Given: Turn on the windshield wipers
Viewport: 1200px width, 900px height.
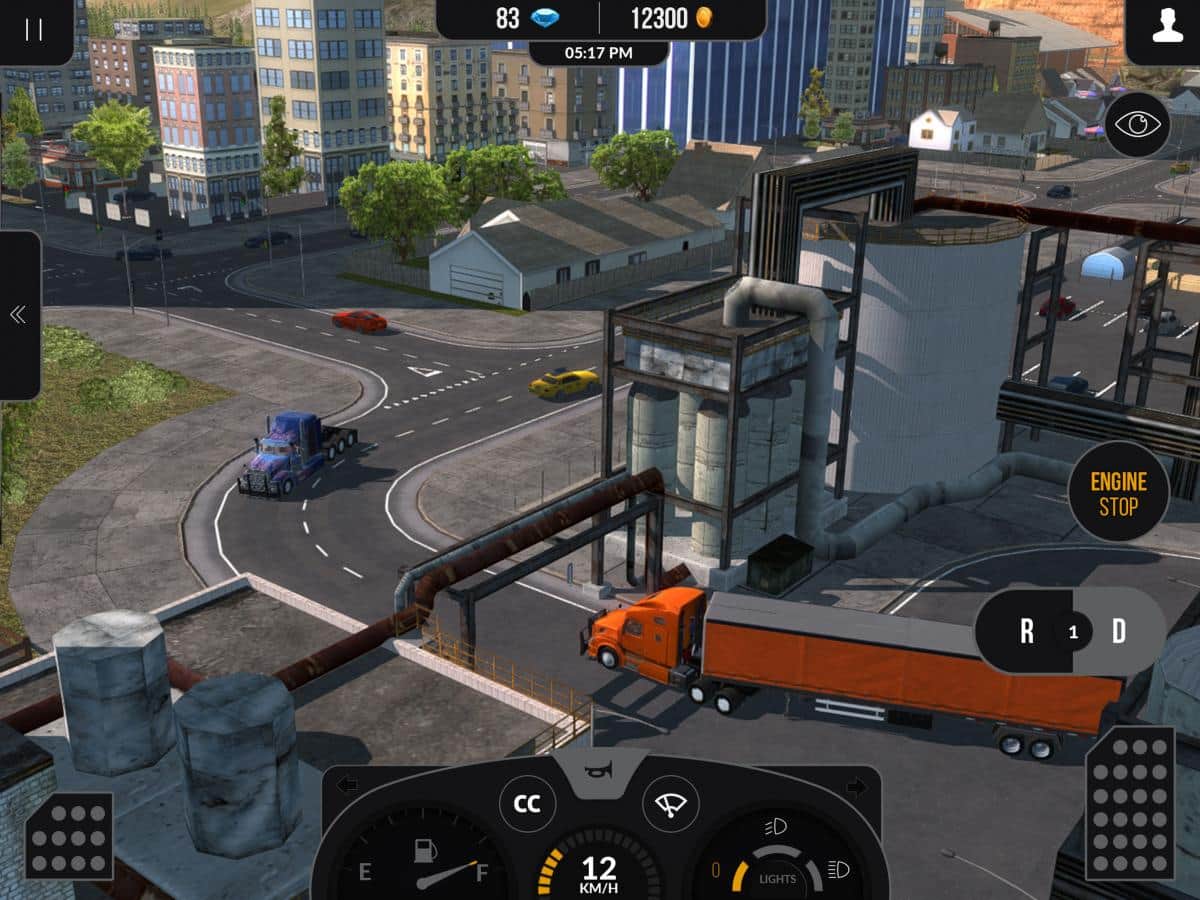Looking at the screenshot, I should pyautogui.click(x=670, y=804).
